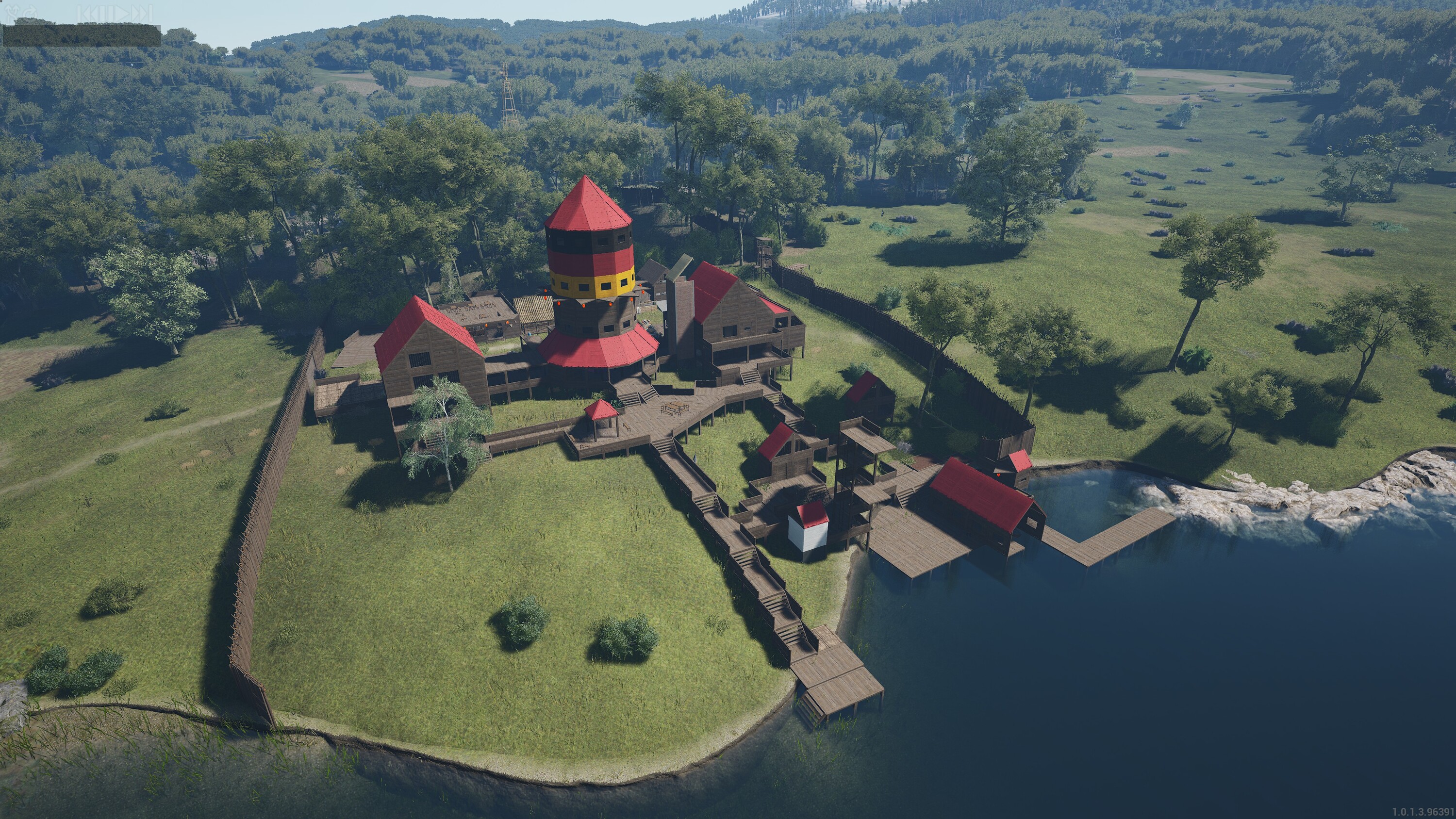This screenshot has width=1456, height=819.
Task: Pause playback
Action: click(x=106, y=13)
